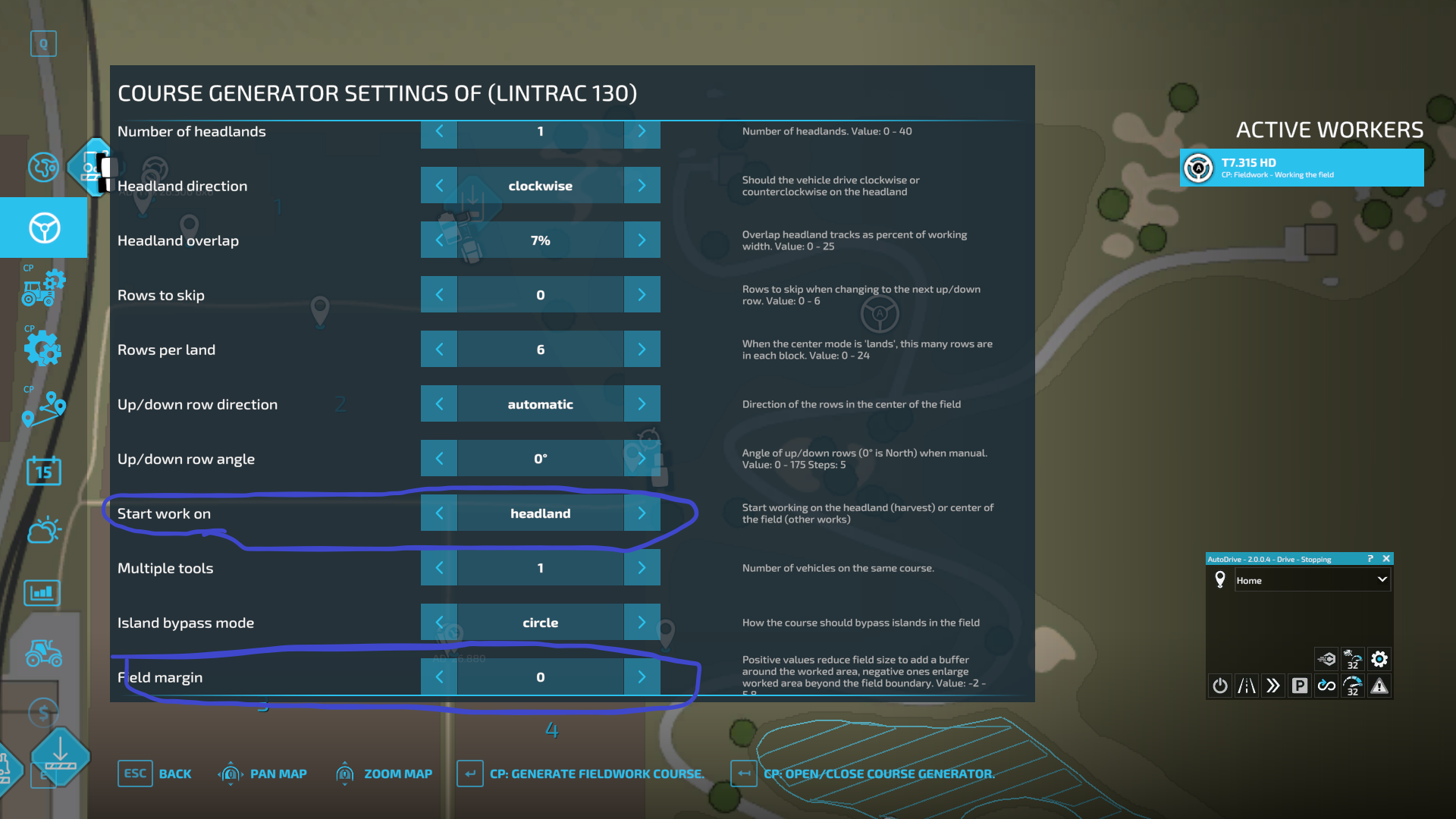Image resolution: width=1456 pixels, height=819 pixels.
Task: Click the steering wheel Courseplay icon
Action: click(x=43, y=227)
